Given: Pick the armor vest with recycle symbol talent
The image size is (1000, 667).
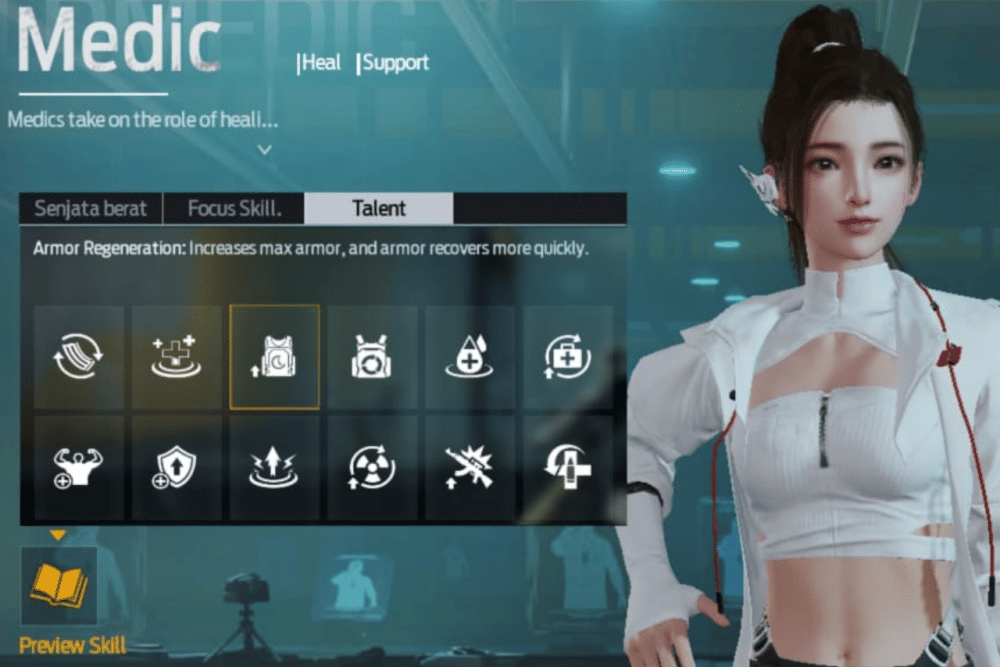Looking at the screenshot, I should (372, 357).
